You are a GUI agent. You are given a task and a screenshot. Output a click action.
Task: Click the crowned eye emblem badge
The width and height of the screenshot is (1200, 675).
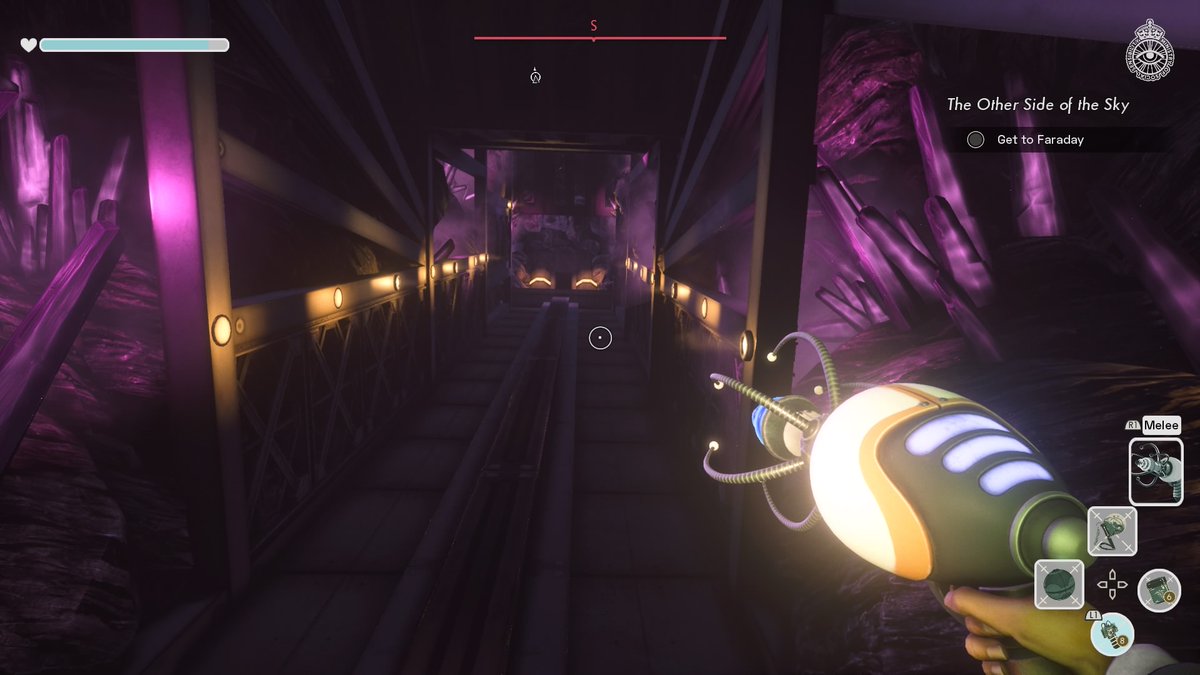1151,50
